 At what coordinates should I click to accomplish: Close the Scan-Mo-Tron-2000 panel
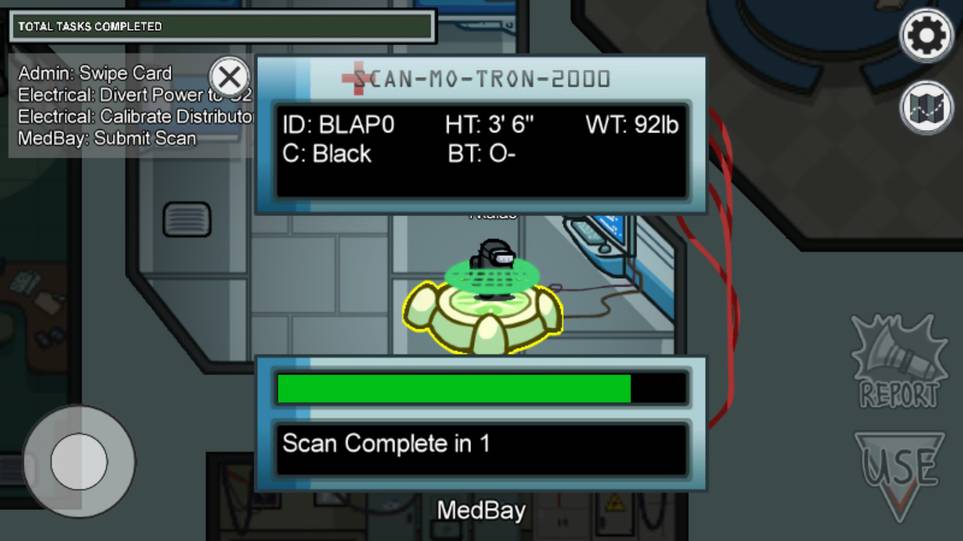pos(230,77)
